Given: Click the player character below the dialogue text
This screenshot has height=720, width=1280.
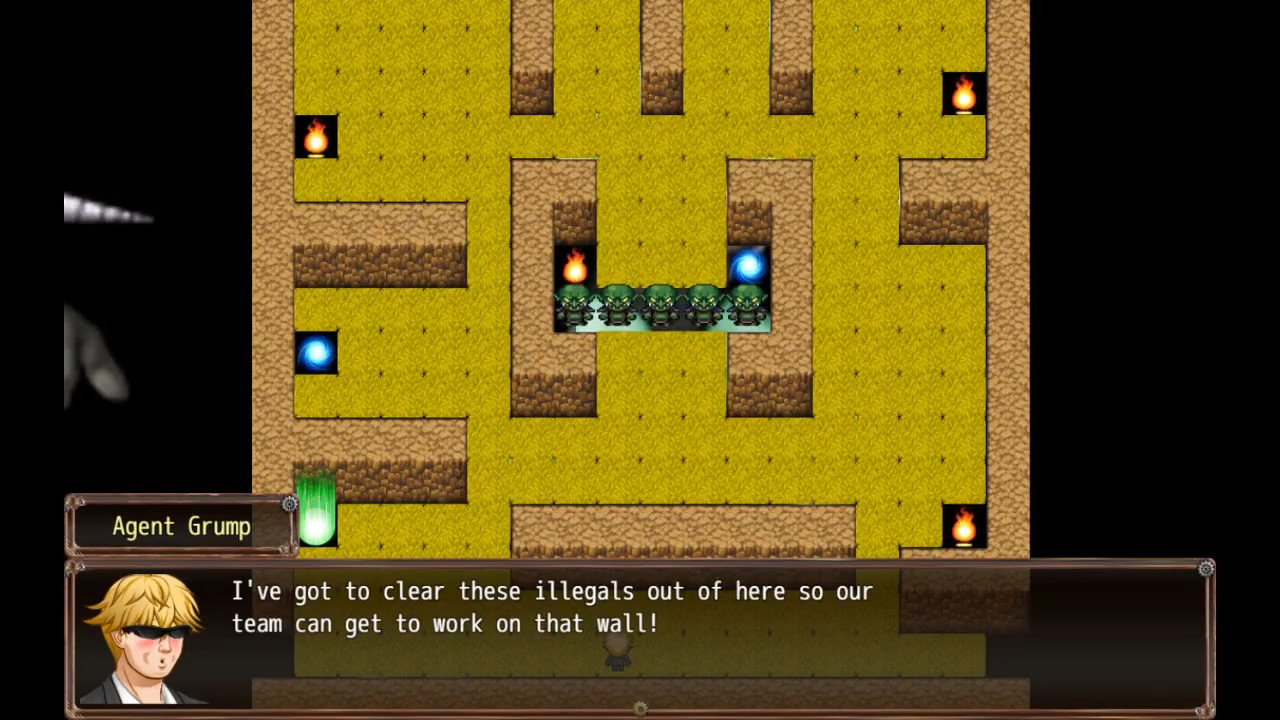Looking at the screenshot, I should pyautogui.click(x=617, y=651).
